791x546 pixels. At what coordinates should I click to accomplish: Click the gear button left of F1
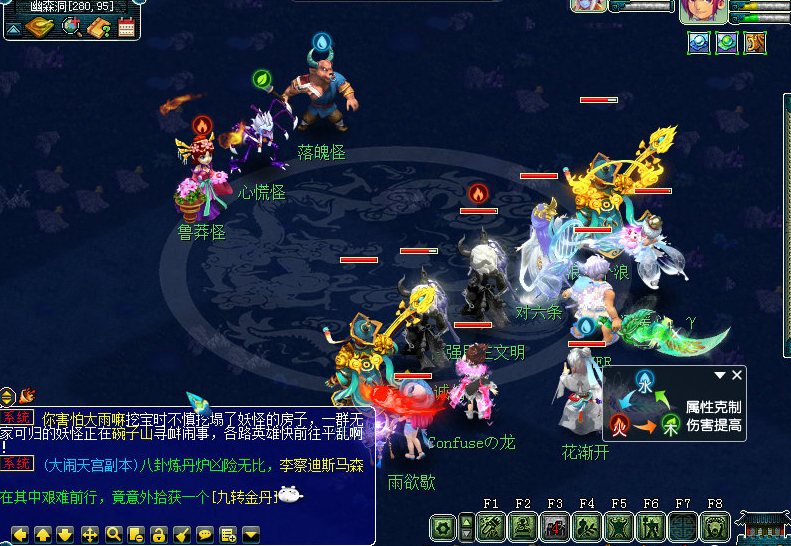pos(442,527)
